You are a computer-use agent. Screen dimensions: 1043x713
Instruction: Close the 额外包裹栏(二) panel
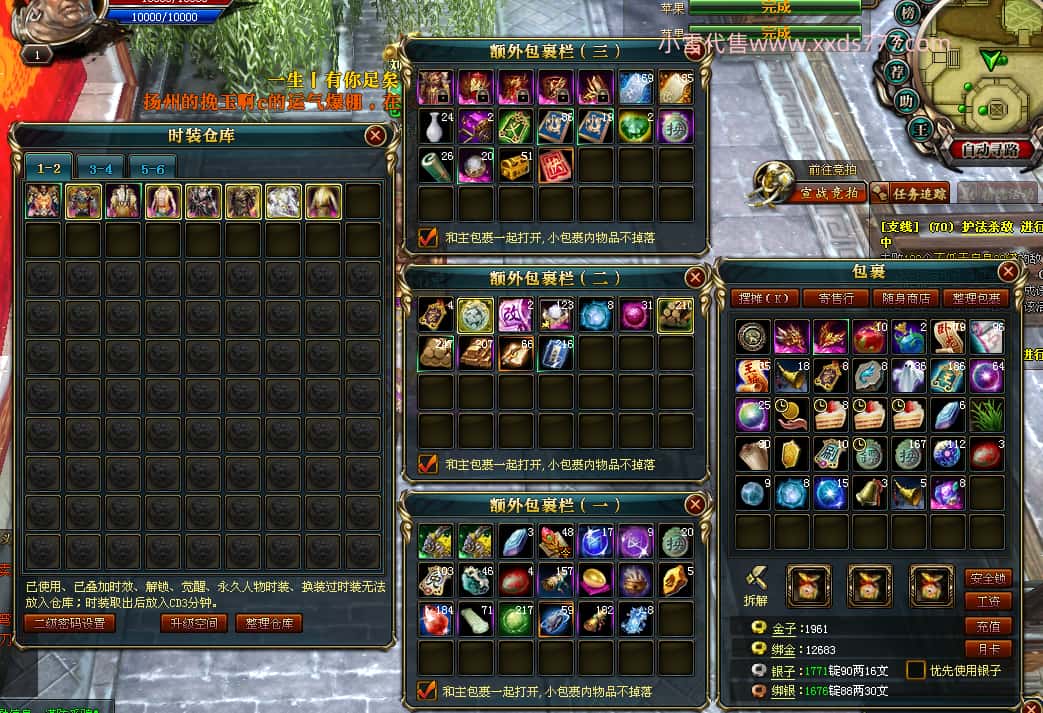tap(694, 278)
